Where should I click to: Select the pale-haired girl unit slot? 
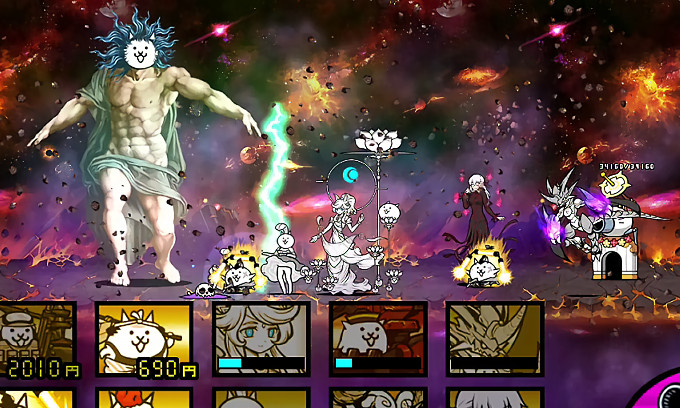261,338
